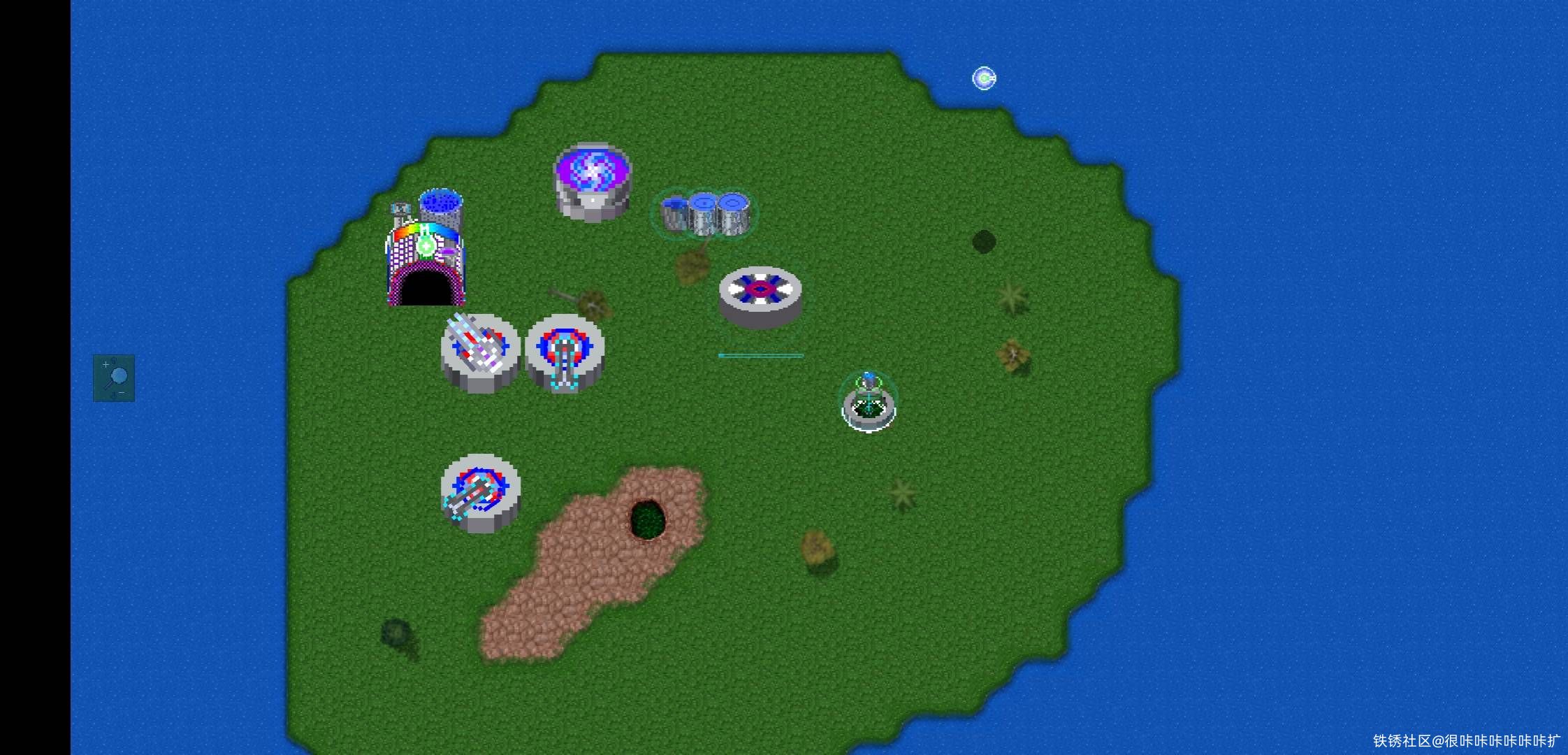The height and width of the screenshot is (755, 1568).
Task: Click the zoom-in plus icon
Action: [x=105, y=365]
